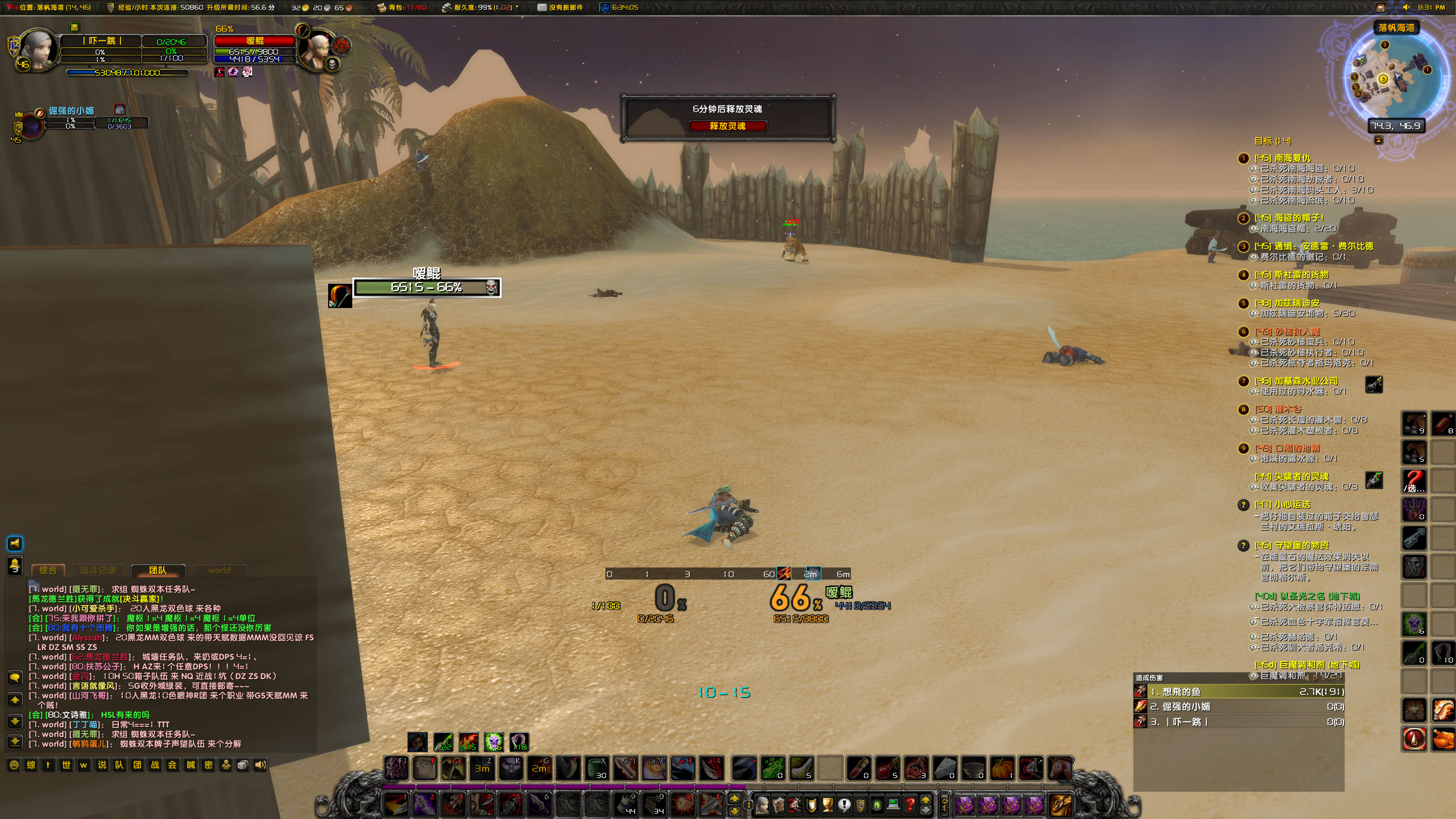Use the 加基森水业公司 quest item icon
Screen dimensions: 1456x819
[x=1374, y=385]
